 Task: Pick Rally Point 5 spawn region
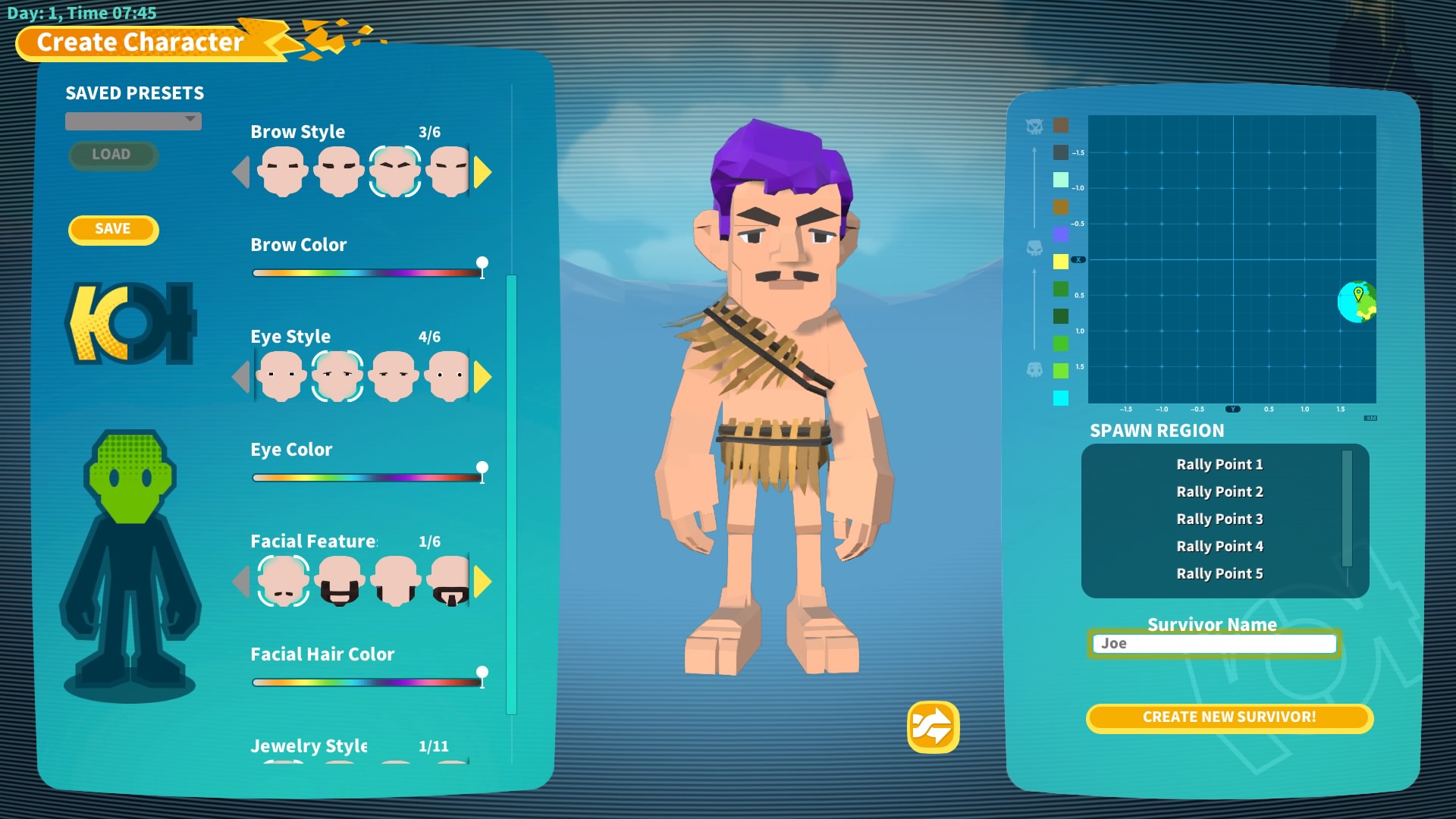coord(1219,573)
